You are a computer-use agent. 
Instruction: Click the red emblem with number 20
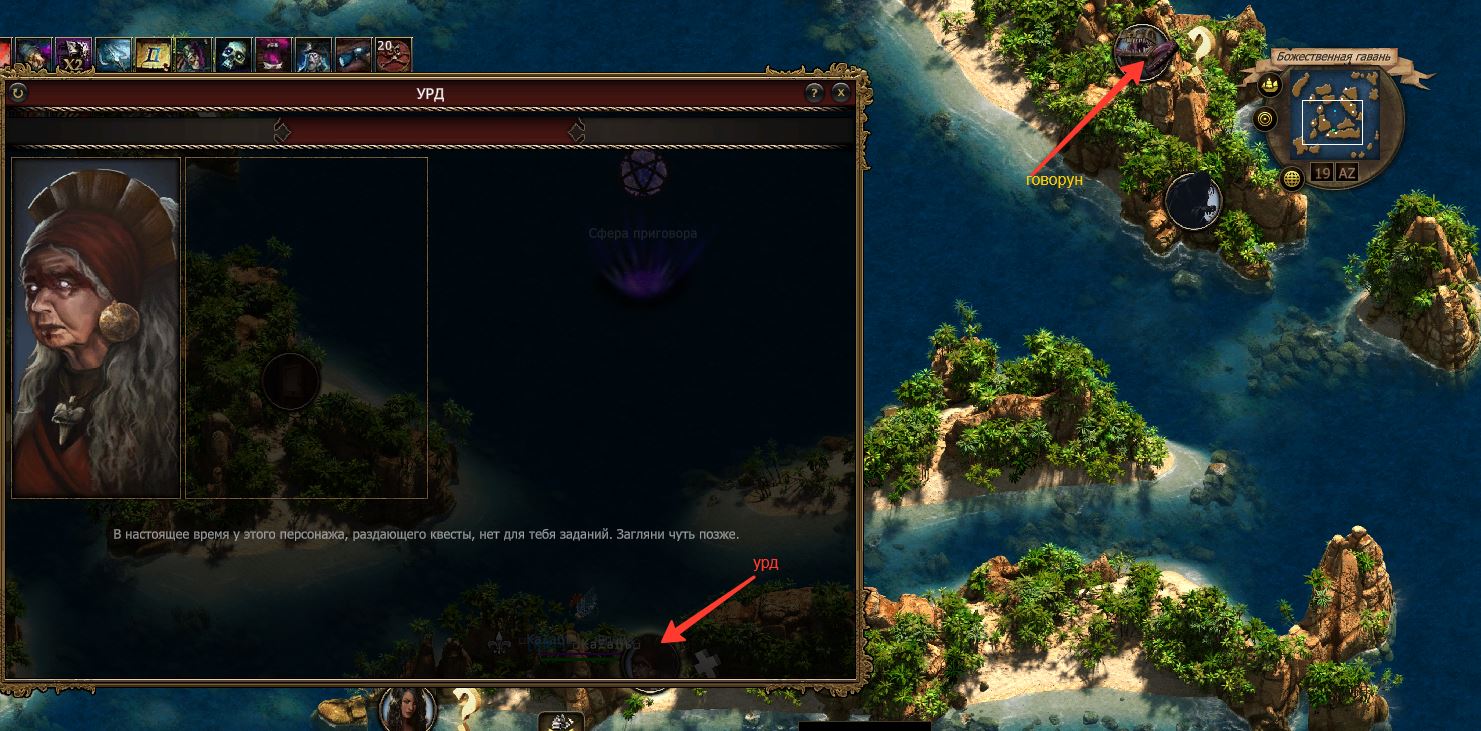[x=392, y=54]
